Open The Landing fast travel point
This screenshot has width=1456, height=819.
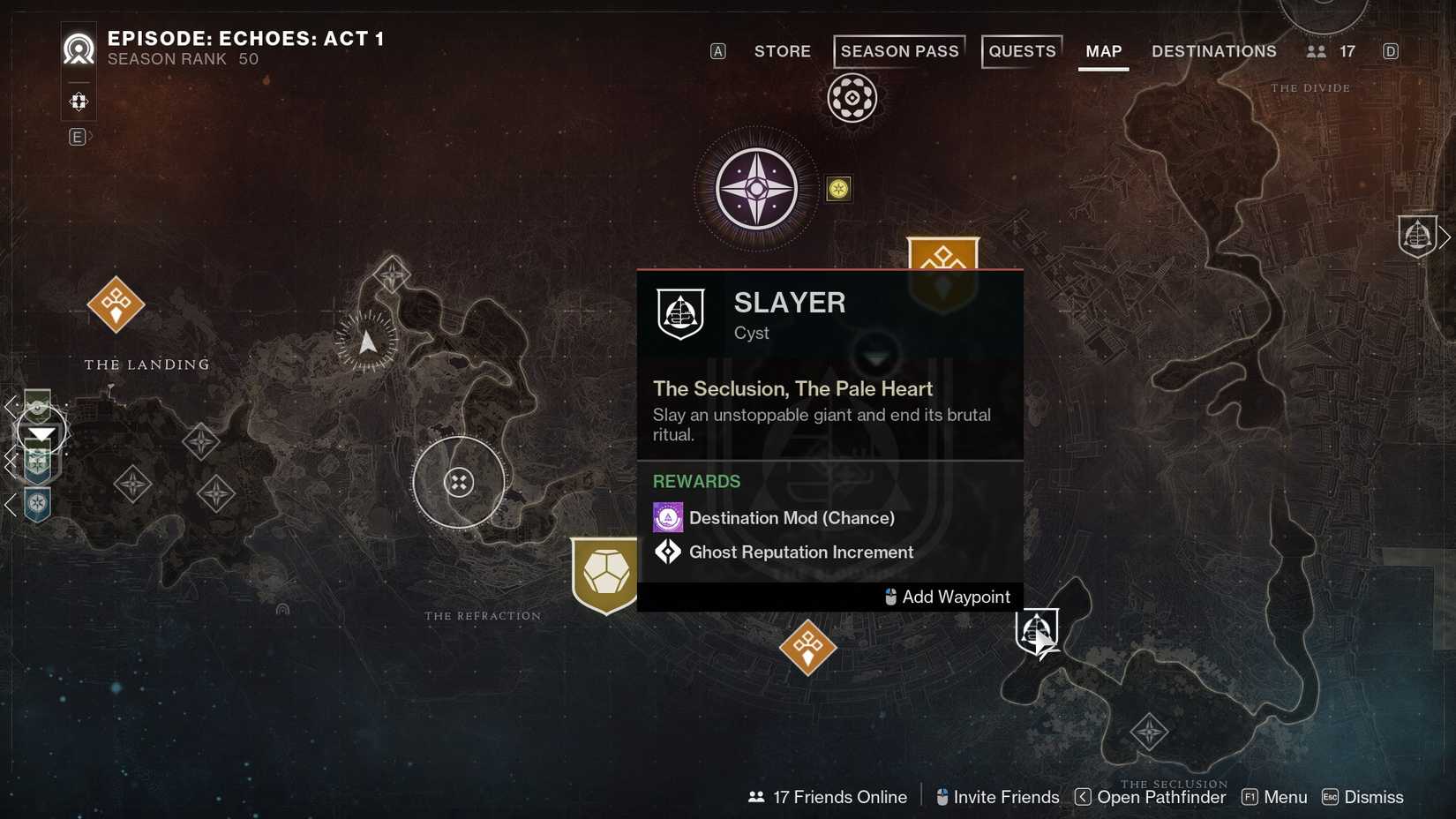[x=115, y=304]
